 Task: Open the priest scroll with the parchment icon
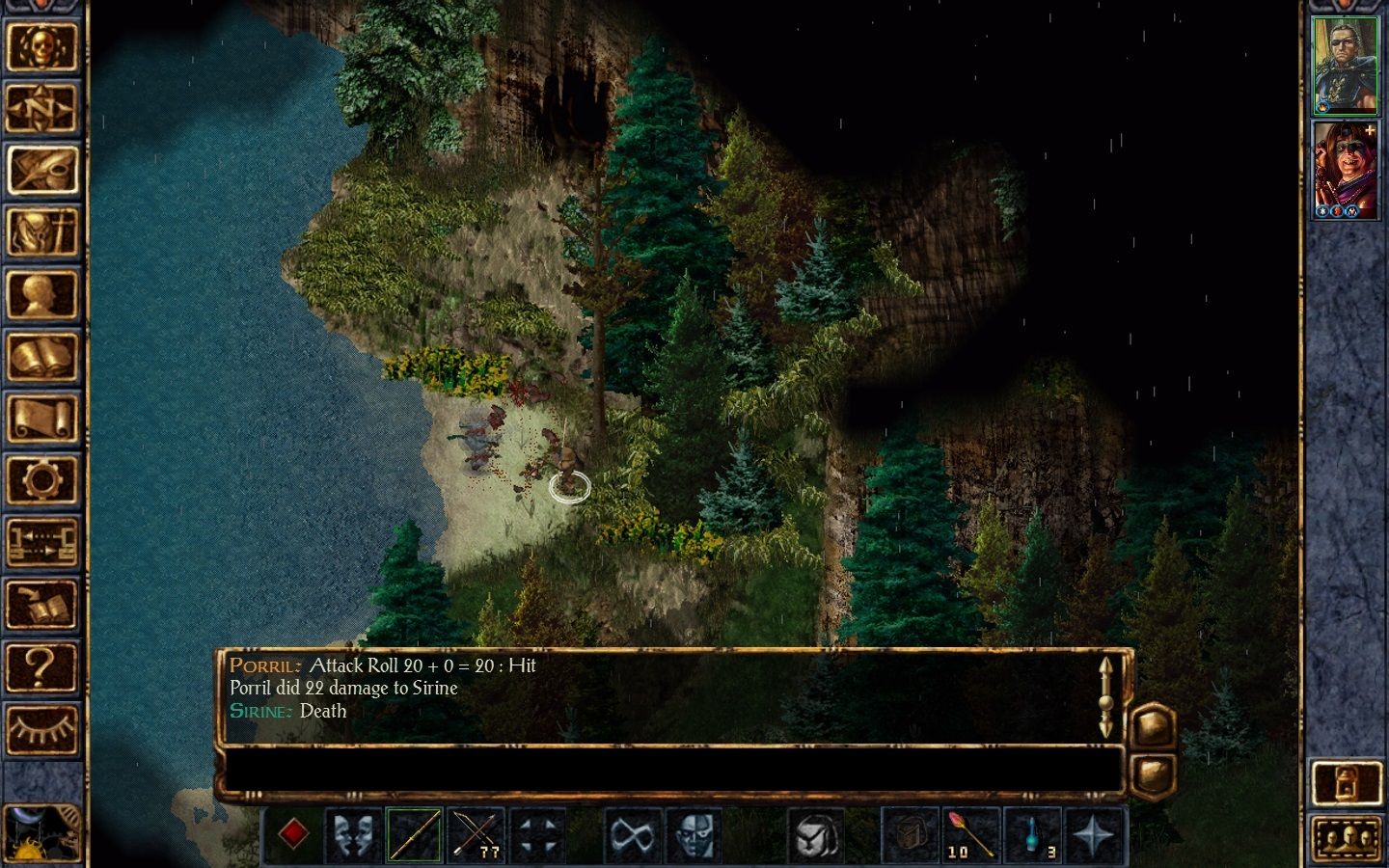pyautogui.click(x=41, y=418)
